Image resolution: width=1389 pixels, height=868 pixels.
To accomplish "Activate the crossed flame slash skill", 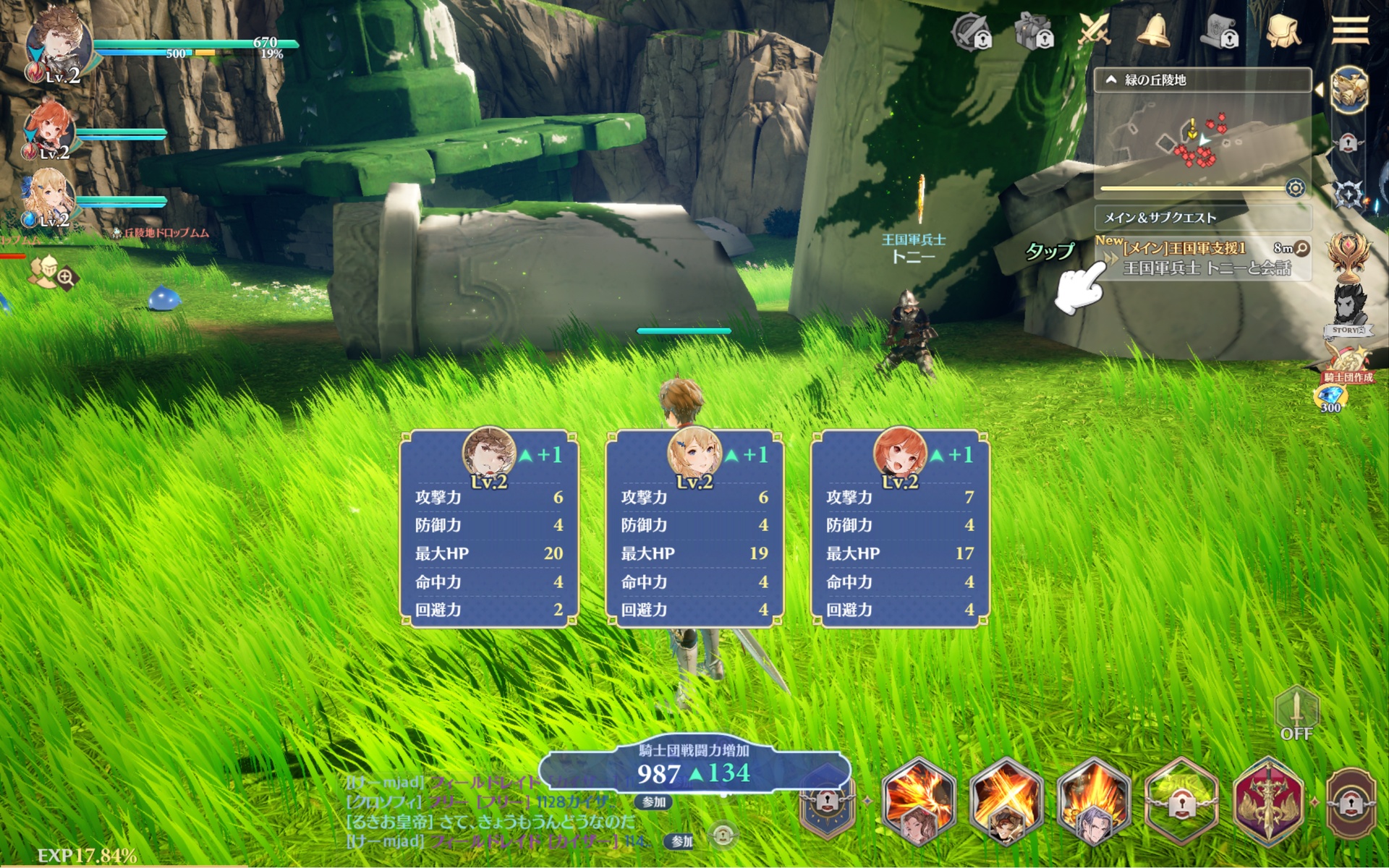I will pyautogui.click(x=1006, y=801).
